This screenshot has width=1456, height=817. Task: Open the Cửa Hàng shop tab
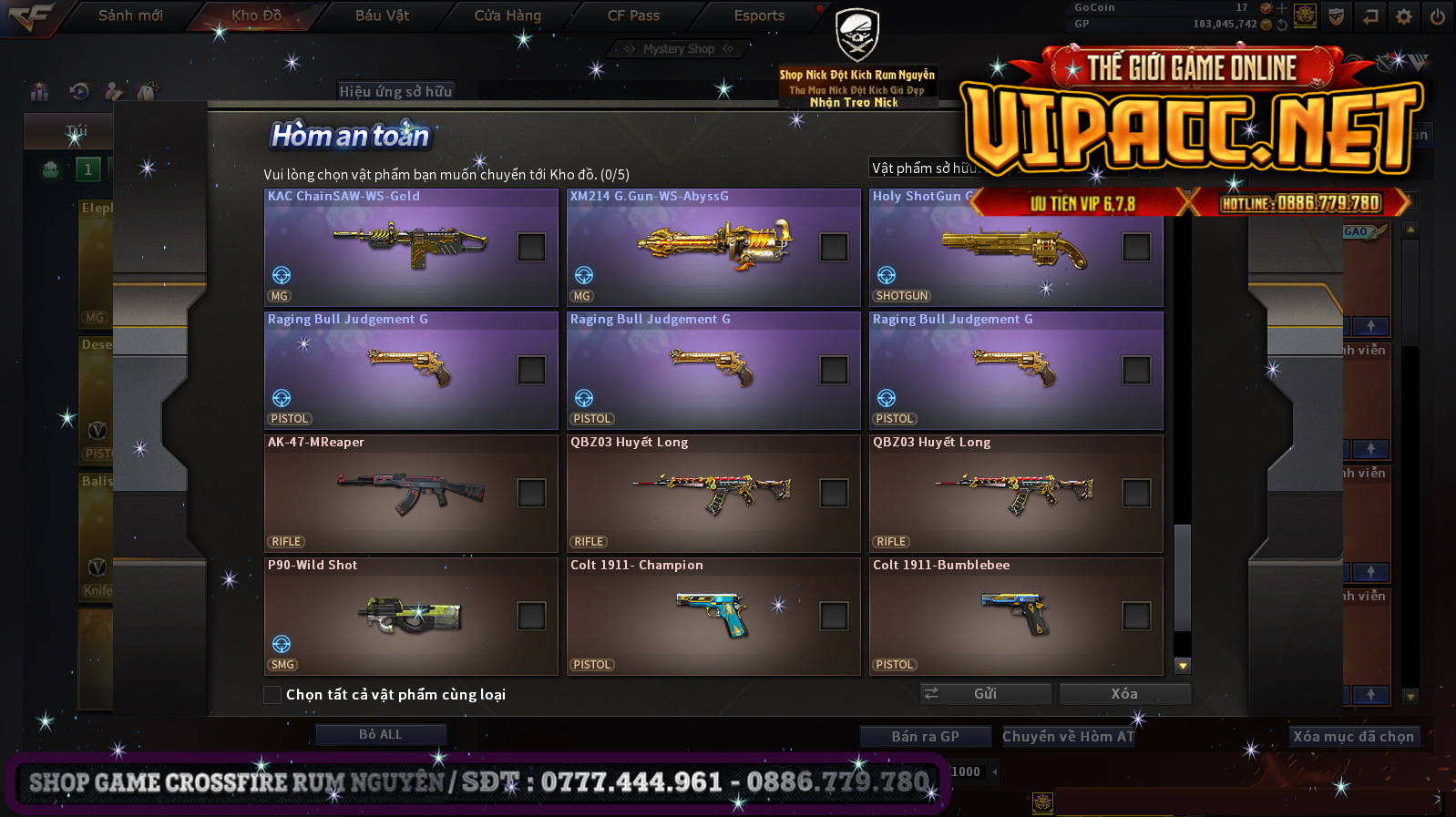pos(508,15)
